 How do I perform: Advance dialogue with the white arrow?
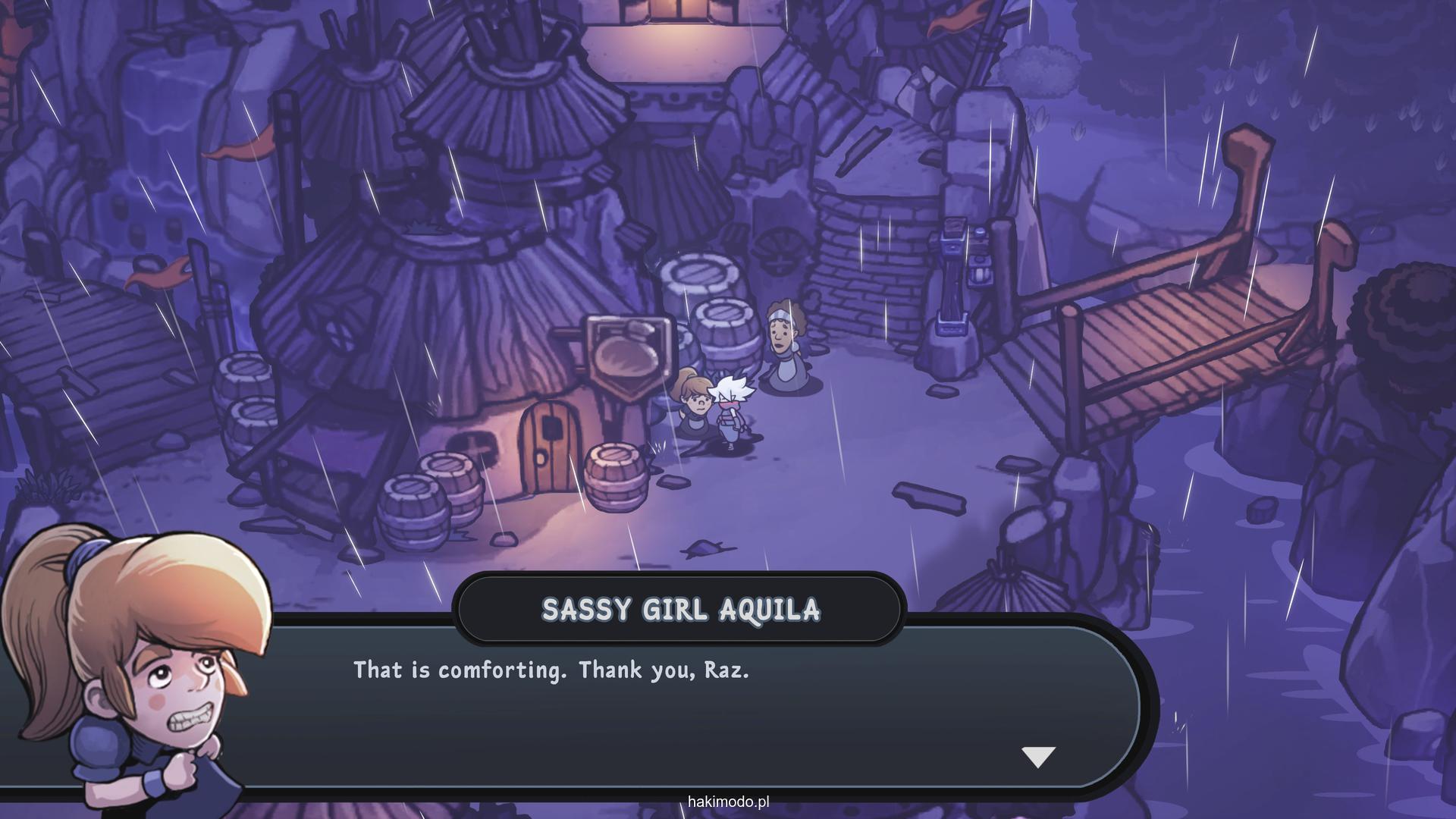pos(1038,756)
